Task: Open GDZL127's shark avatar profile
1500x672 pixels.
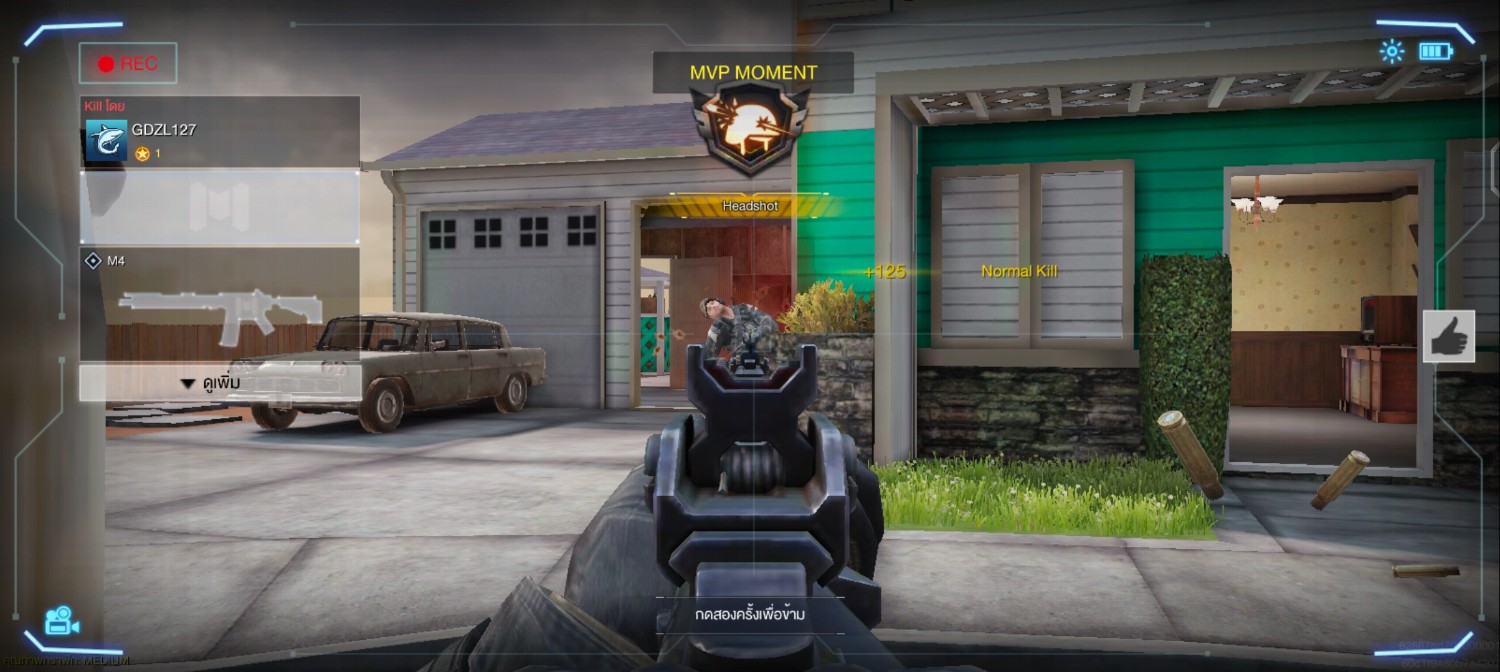Action: pyautogui.click(x=106, y=140)
